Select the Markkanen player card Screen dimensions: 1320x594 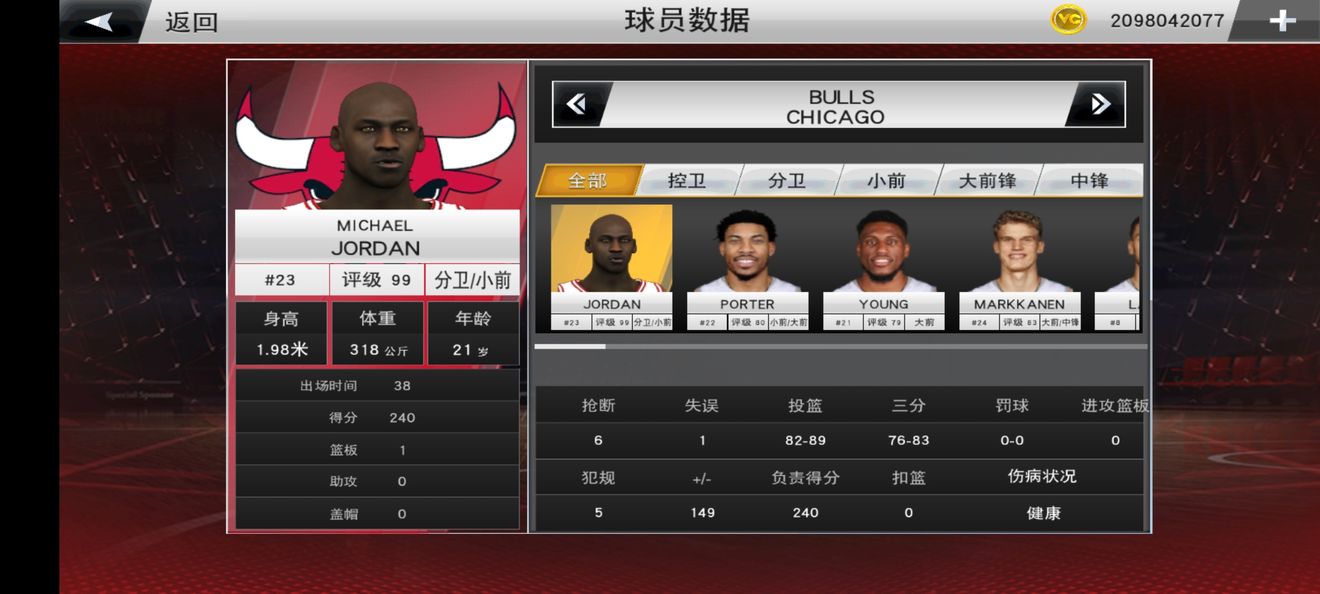pyautogui.click(x=1019, y=267)
